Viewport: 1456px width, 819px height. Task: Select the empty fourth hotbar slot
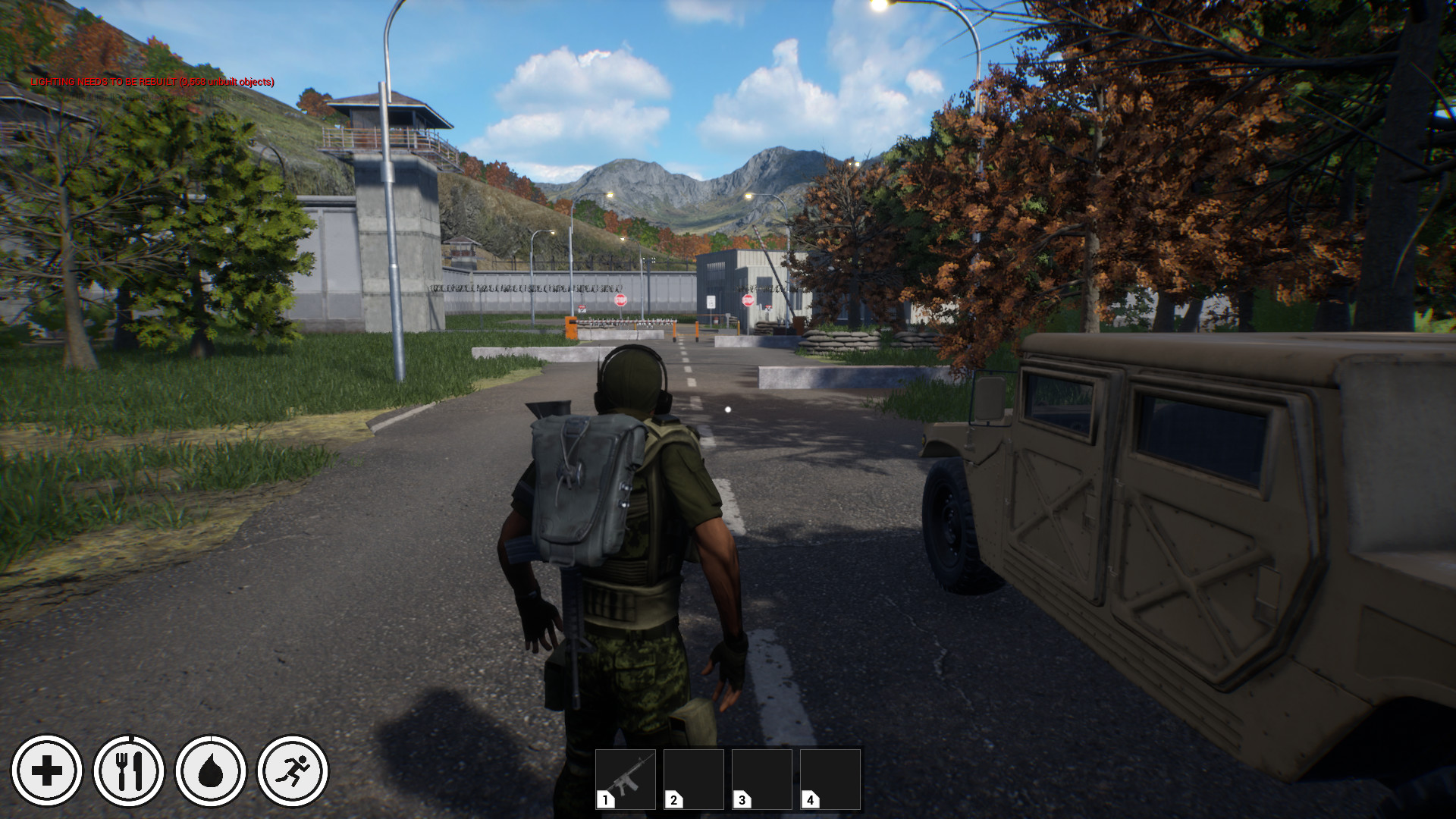tap(830, 777)
